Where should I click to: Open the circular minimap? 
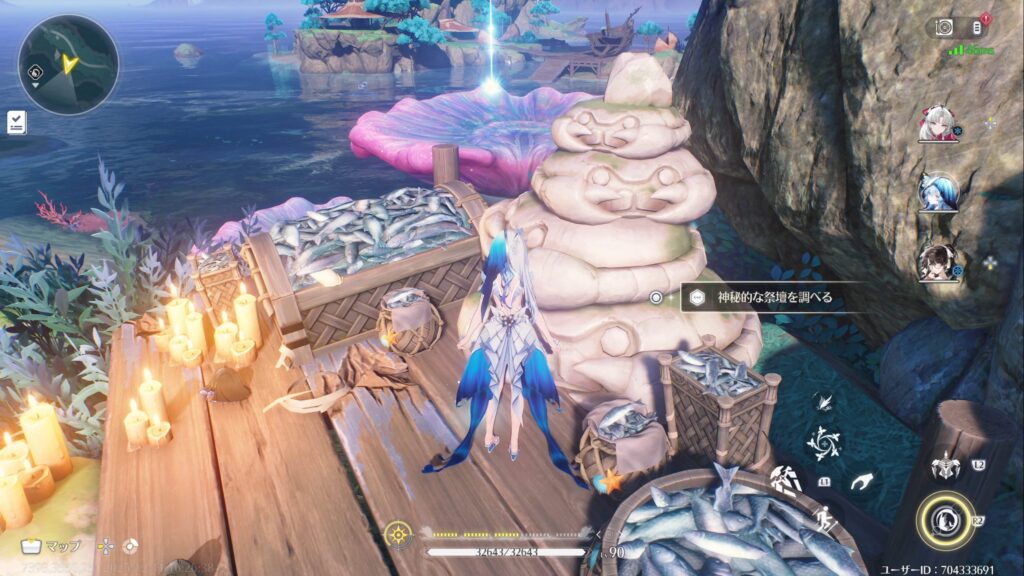click(x=68, y=64)
